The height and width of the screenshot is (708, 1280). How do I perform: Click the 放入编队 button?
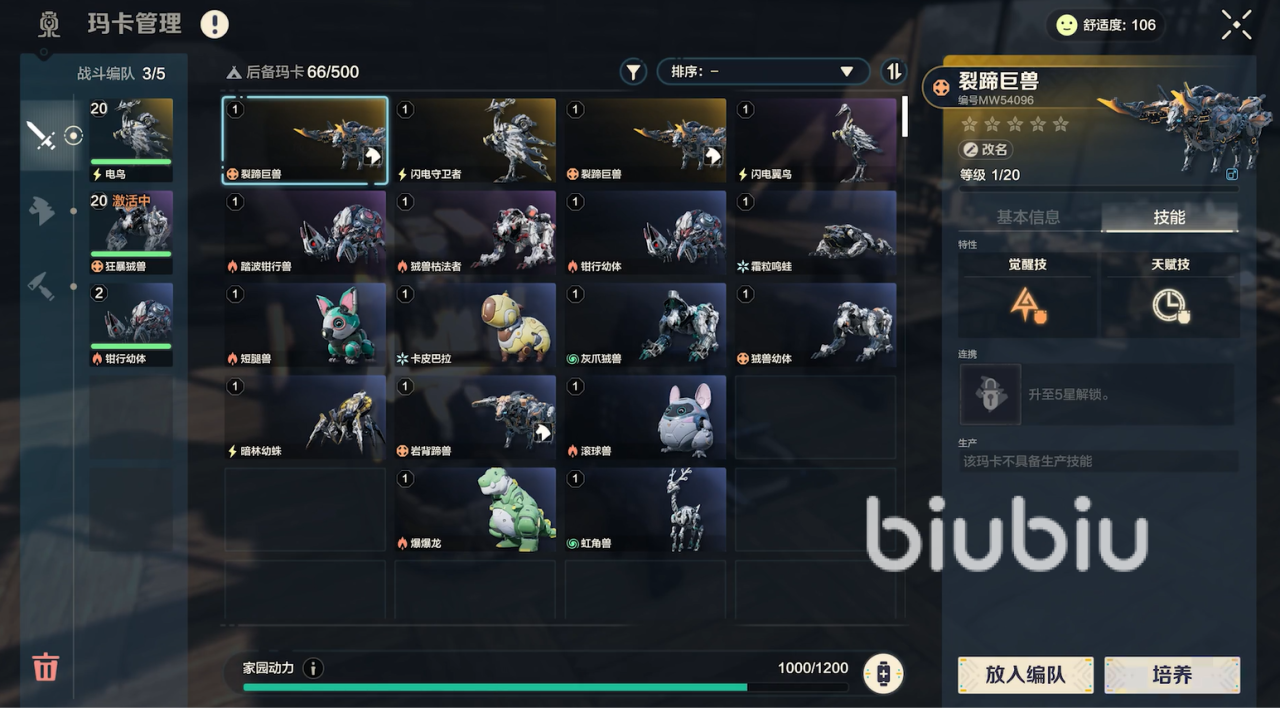[x=1025, y=675]
